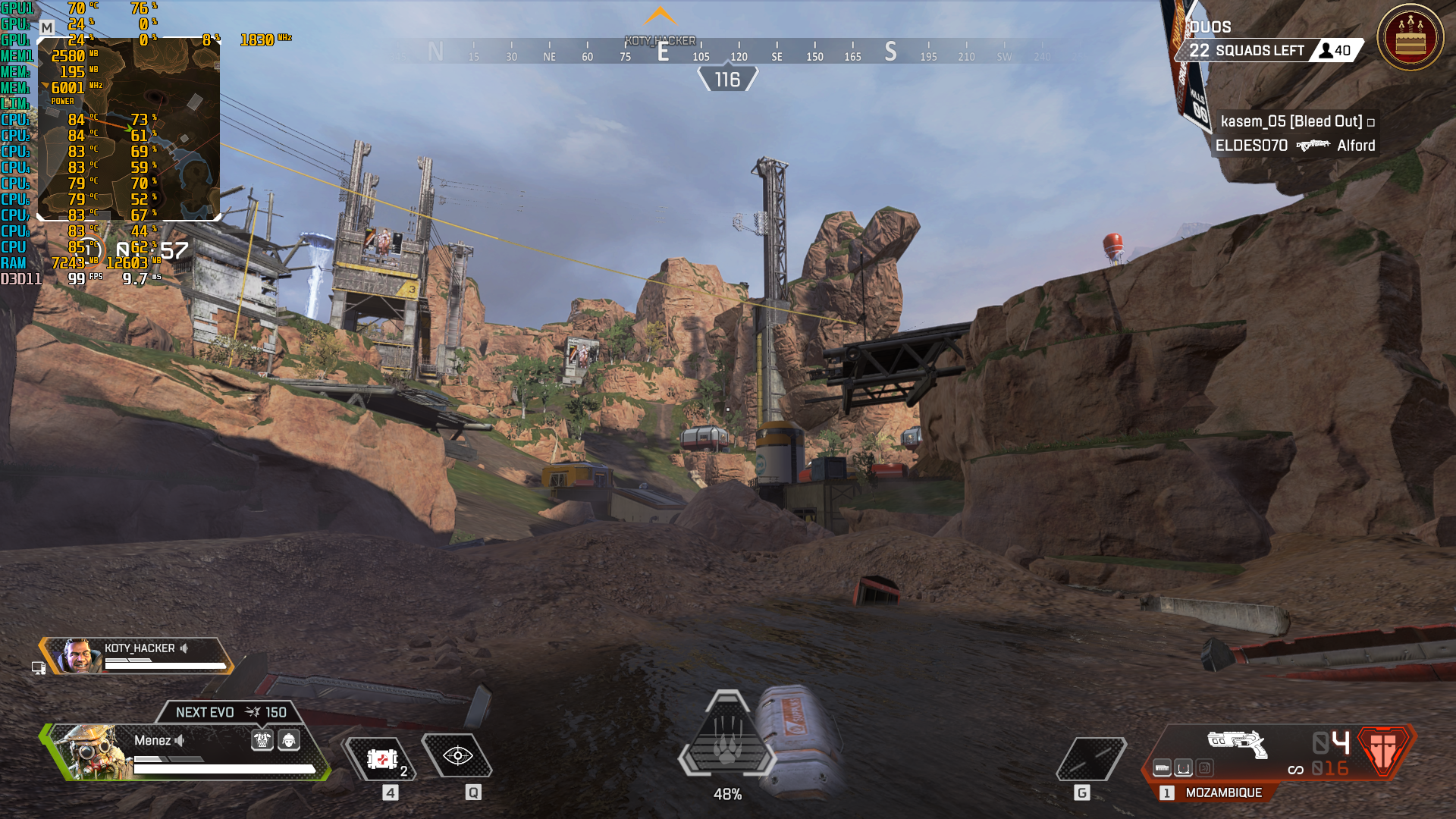Select the ordnance grenade slot
The image size is (1456, 819).
[1090, 758]
